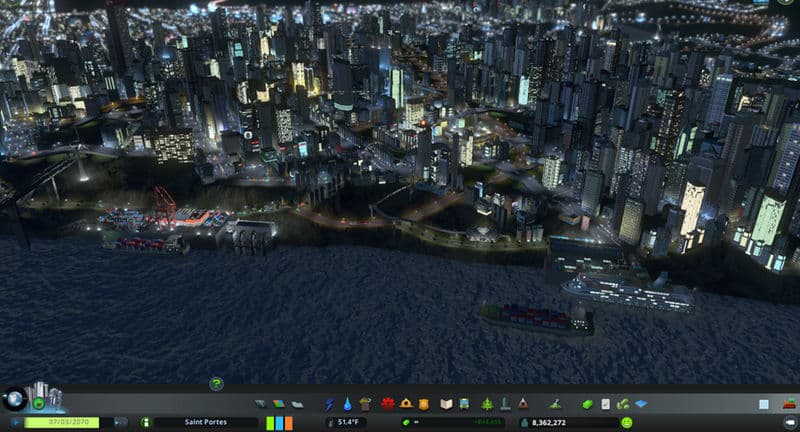The height and width of the screenshot is (432, 800).
Task: Open the Districts painting tool
Action: (296, 404)
